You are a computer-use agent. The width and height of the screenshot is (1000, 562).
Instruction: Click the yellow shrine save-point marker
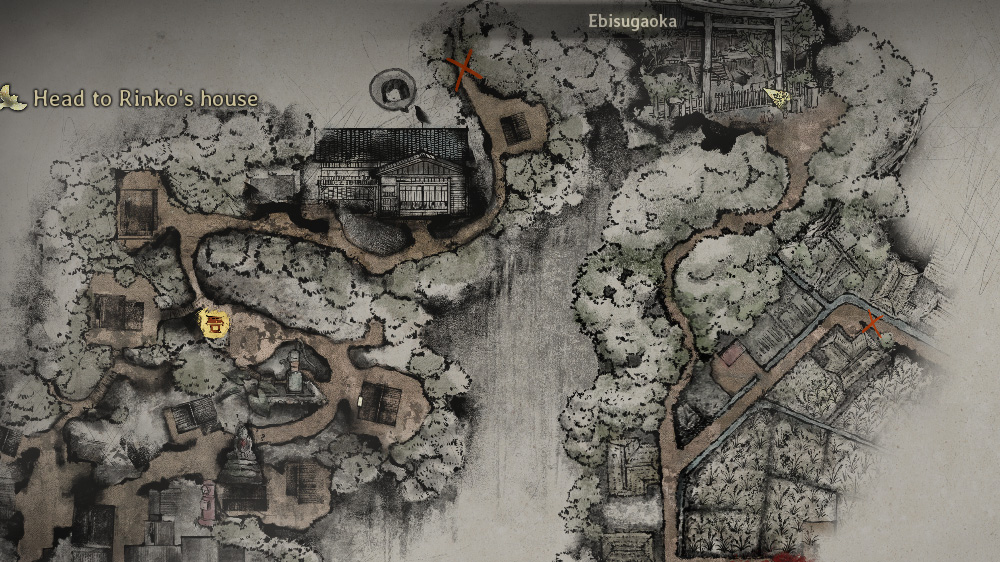pyautogui.click(x=214, y=322)
